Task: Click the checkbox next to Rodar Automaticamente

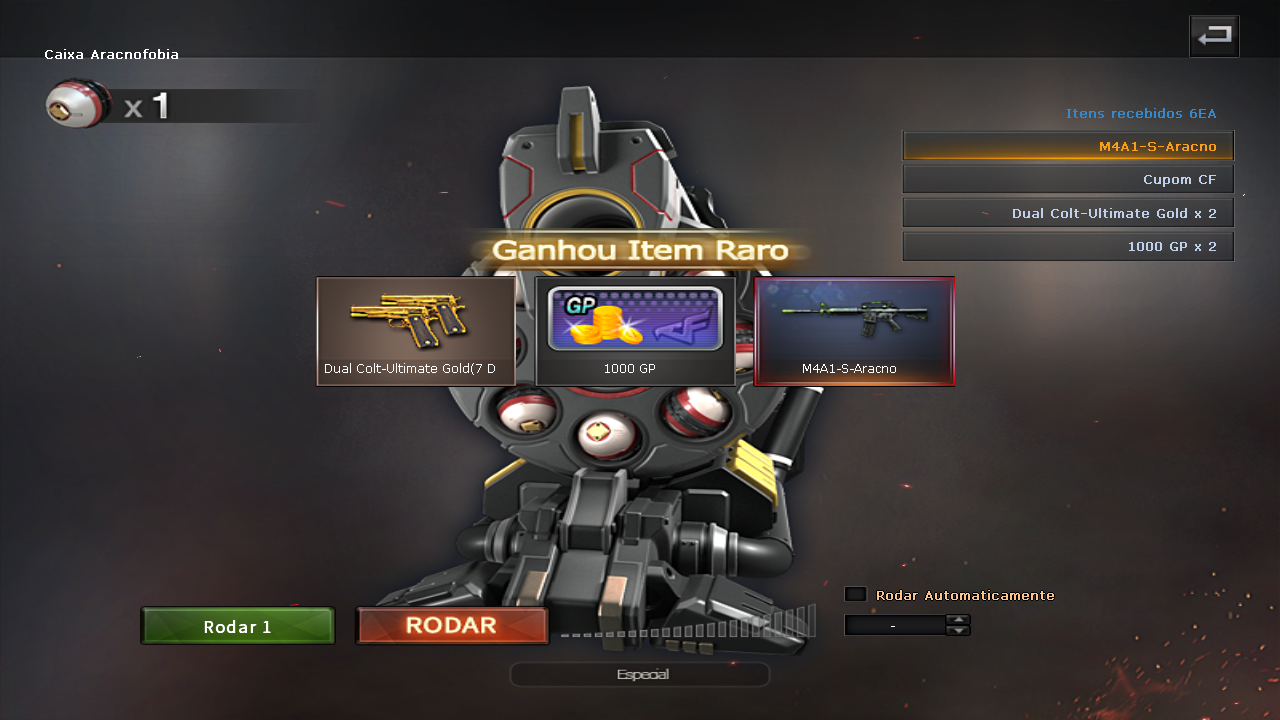Action: 855,593
